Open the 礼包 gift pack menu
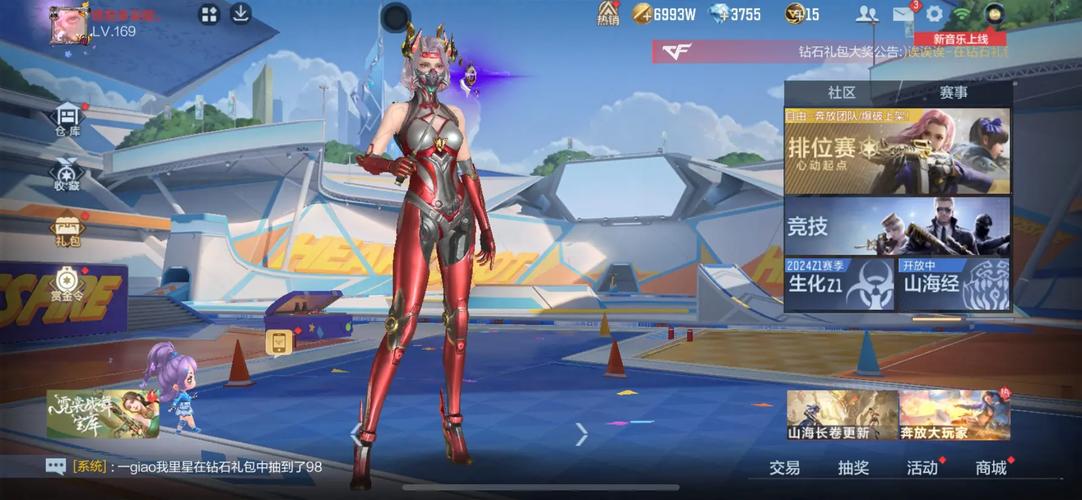The width and height of the screenshot is (1082, 500). pos(67,230)
